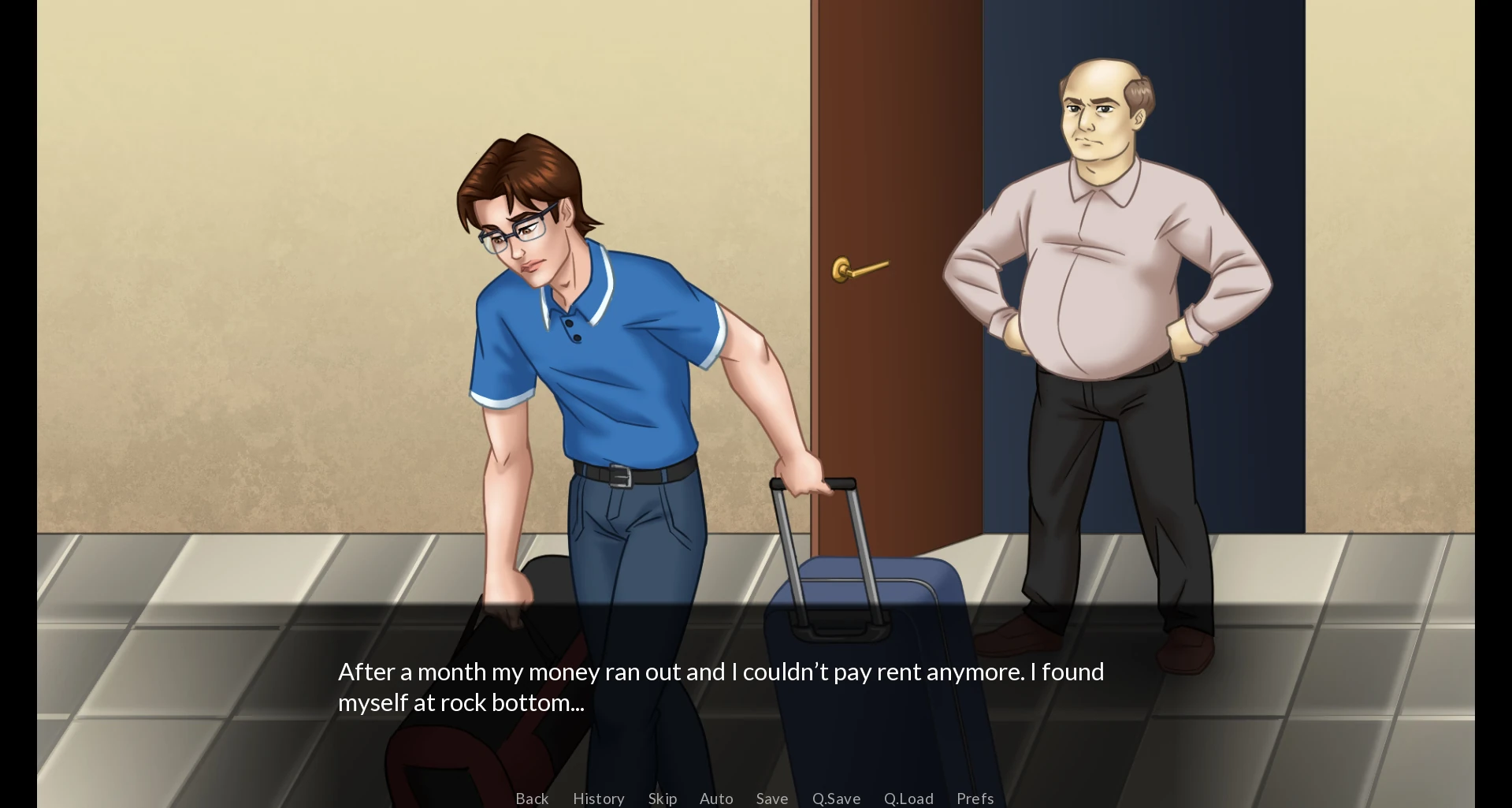Open the Save game menu
Image resolution: width=1512 pixels, height=808 pixels.
coord(771,799)
